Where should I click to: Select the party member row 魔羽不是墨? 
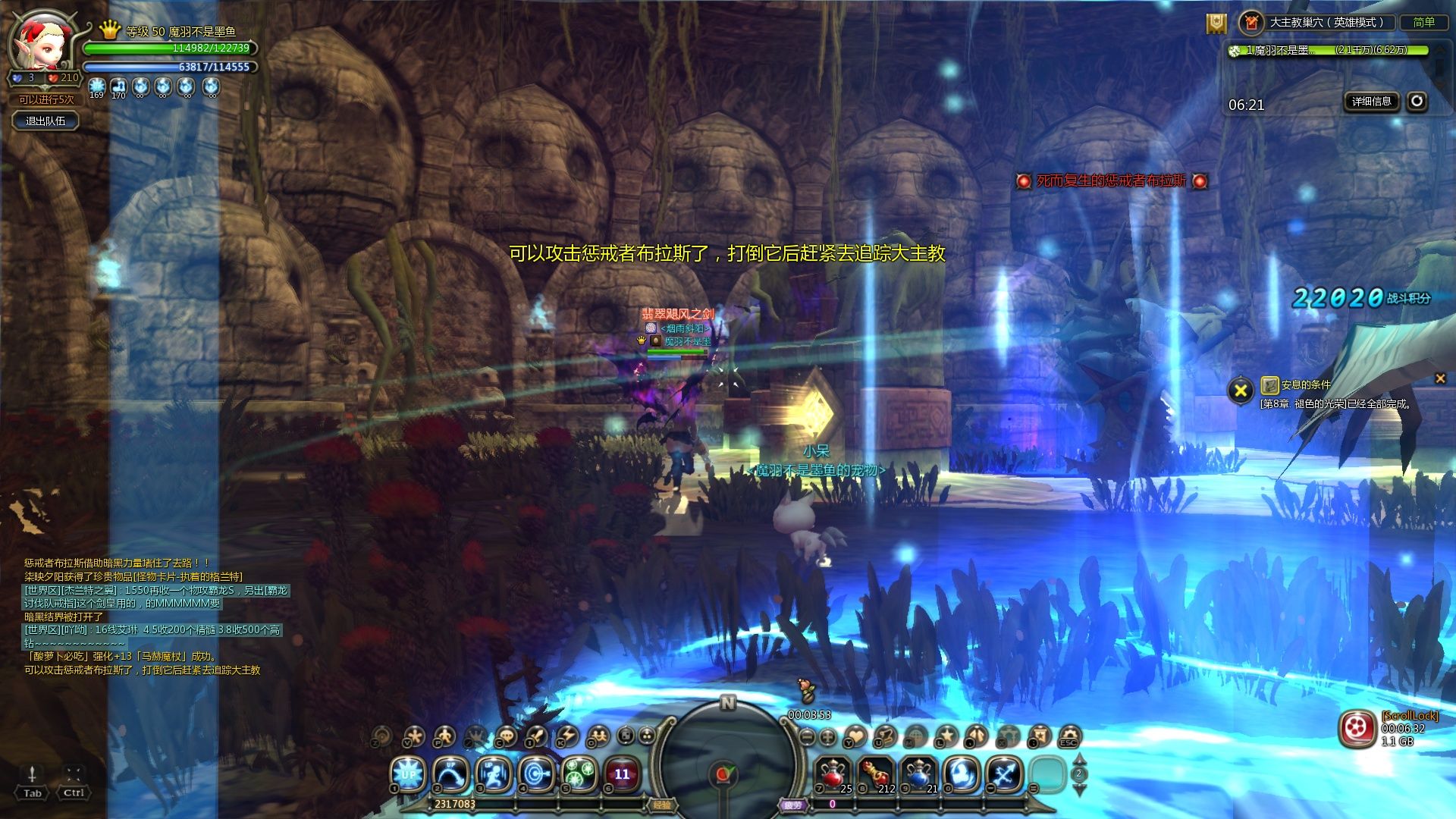pos(1327,50)
